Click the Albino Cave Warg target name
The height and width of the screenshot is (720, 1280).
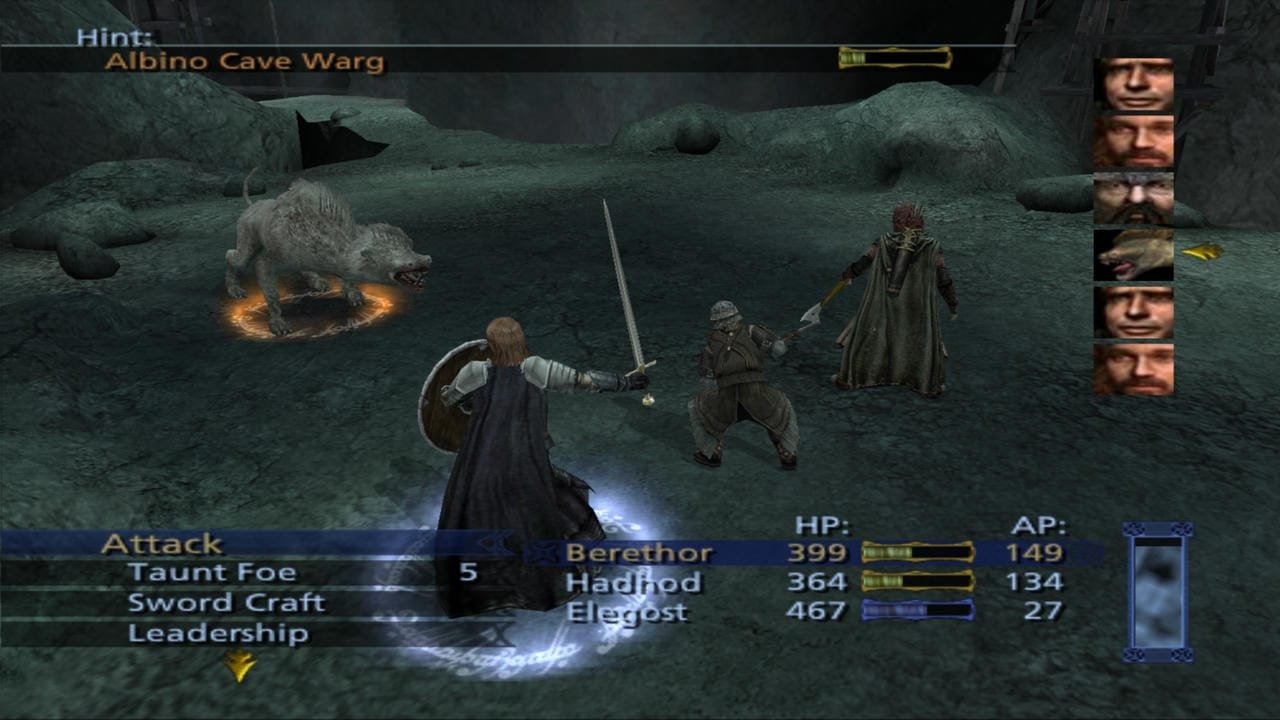coord(244,62)
